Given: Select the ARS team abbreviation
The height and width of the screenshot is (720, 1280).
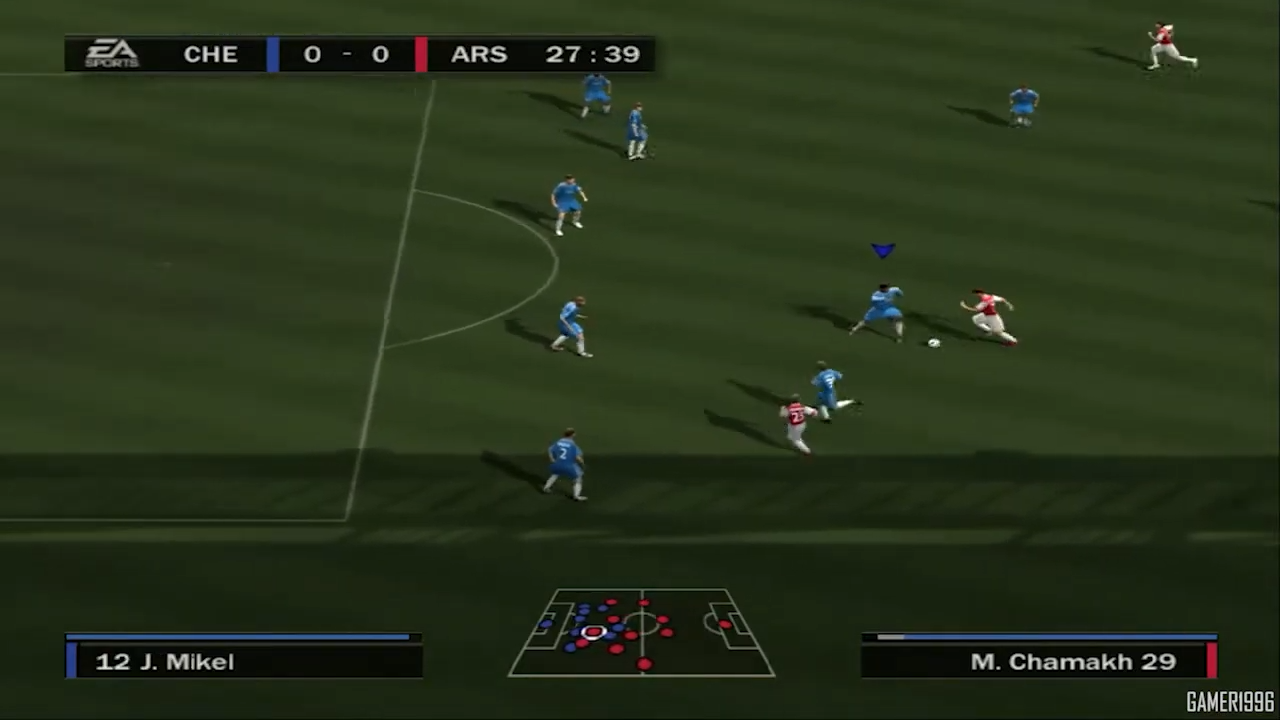Looking at the screenshot, I should tap(478, 54).
